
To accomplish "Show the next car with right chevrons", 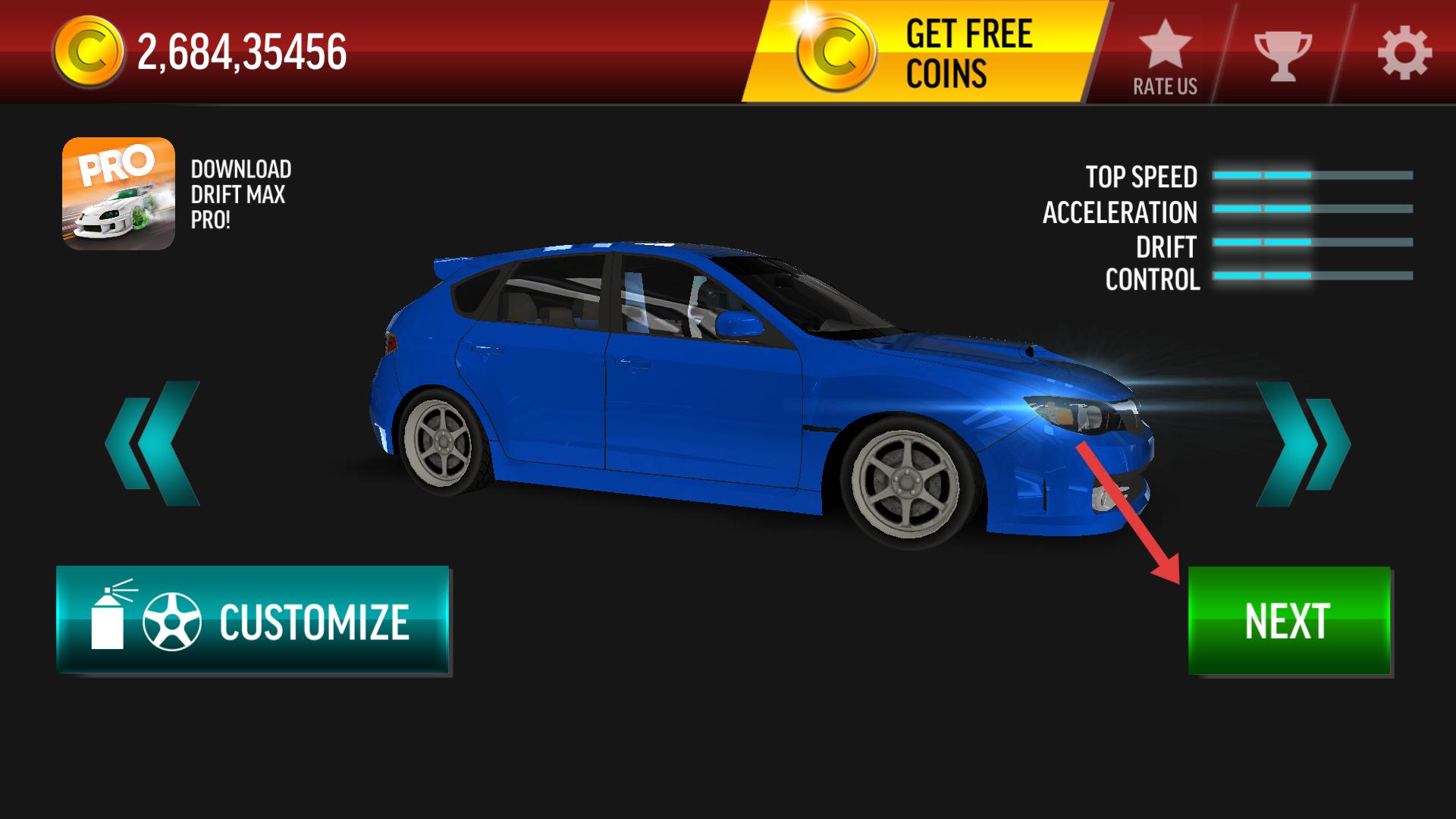I will click(x=1302, y=444).
